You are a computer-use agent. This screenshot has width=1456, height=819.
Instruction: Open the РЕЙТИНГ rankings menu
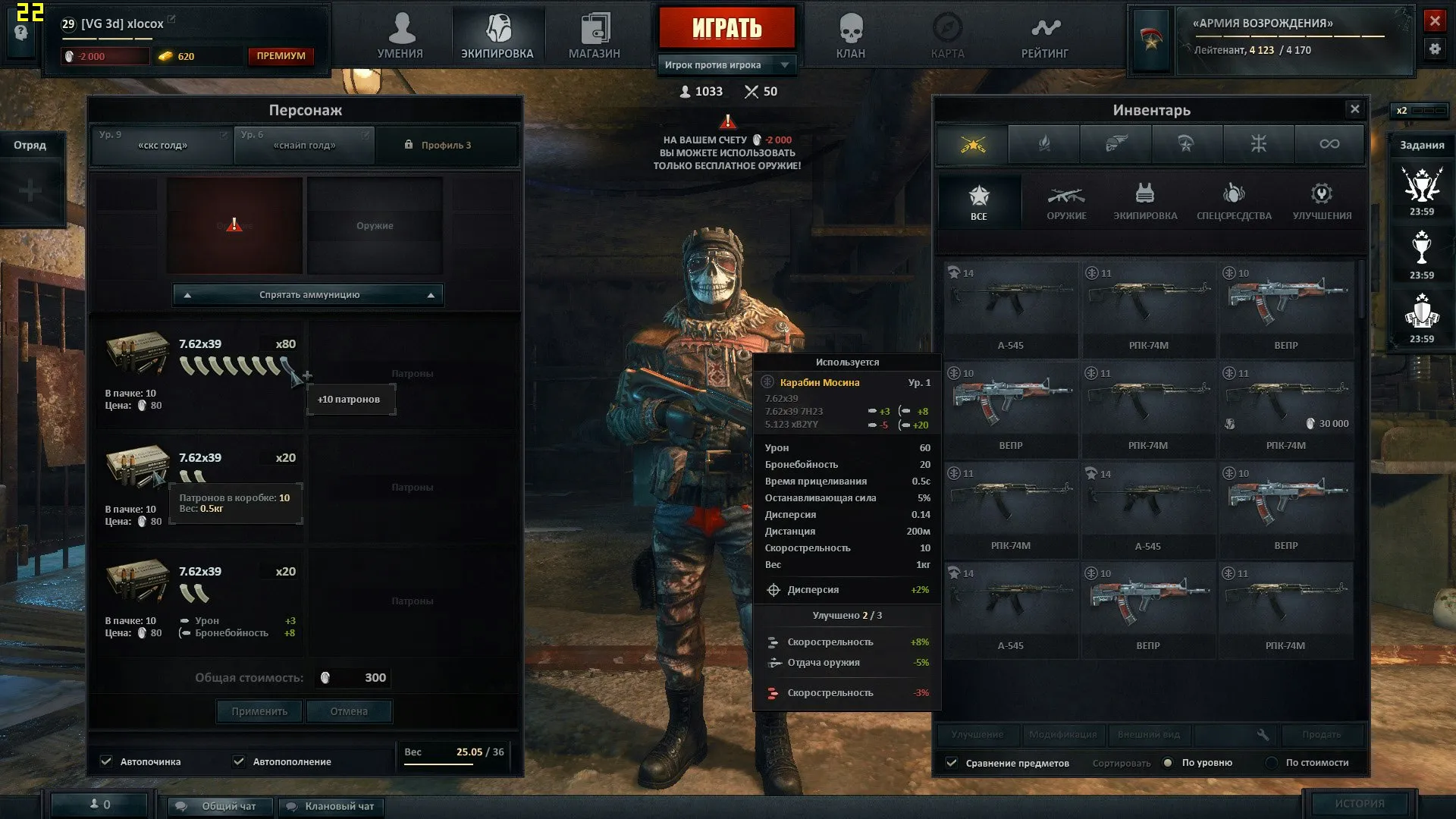click(x=1044, y=36)
